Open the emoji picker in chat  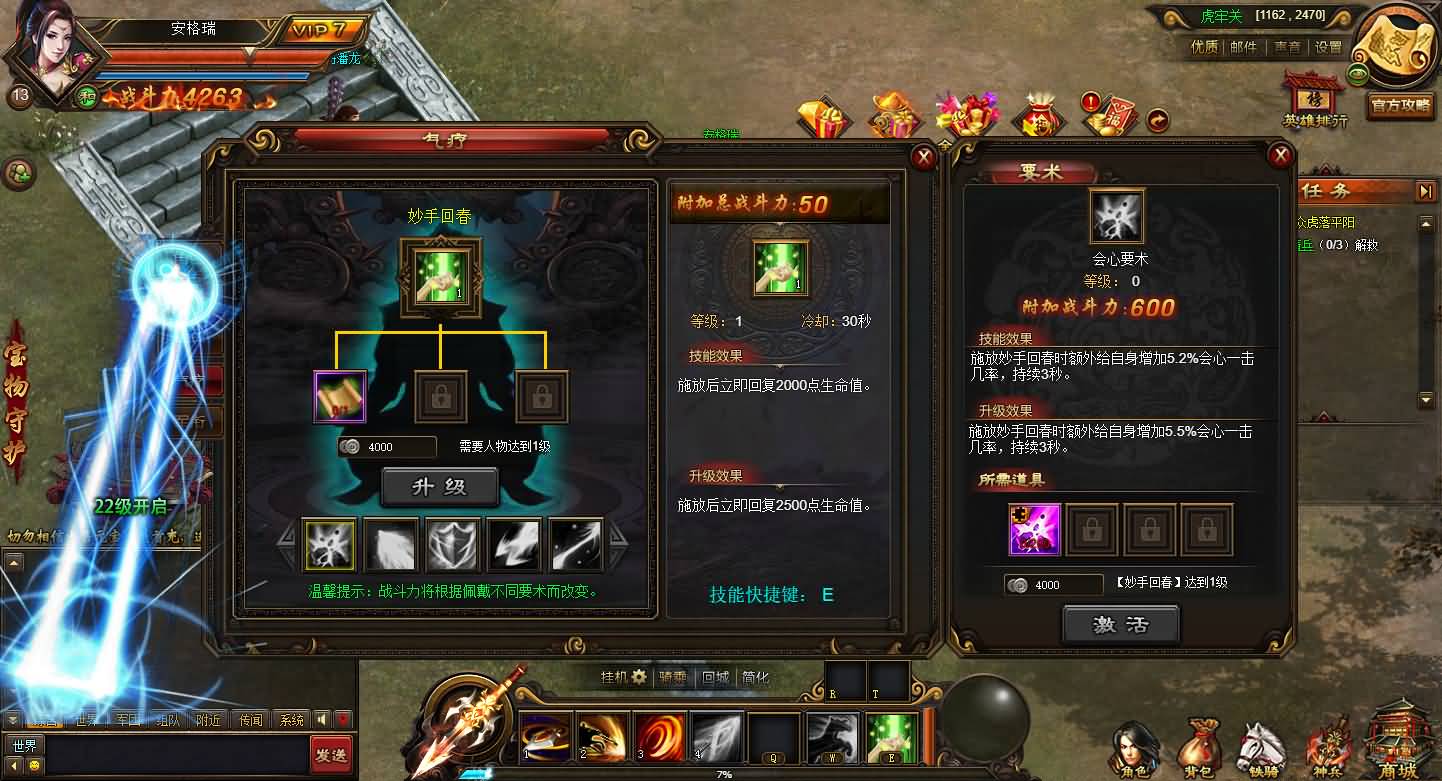click(35, 766)
